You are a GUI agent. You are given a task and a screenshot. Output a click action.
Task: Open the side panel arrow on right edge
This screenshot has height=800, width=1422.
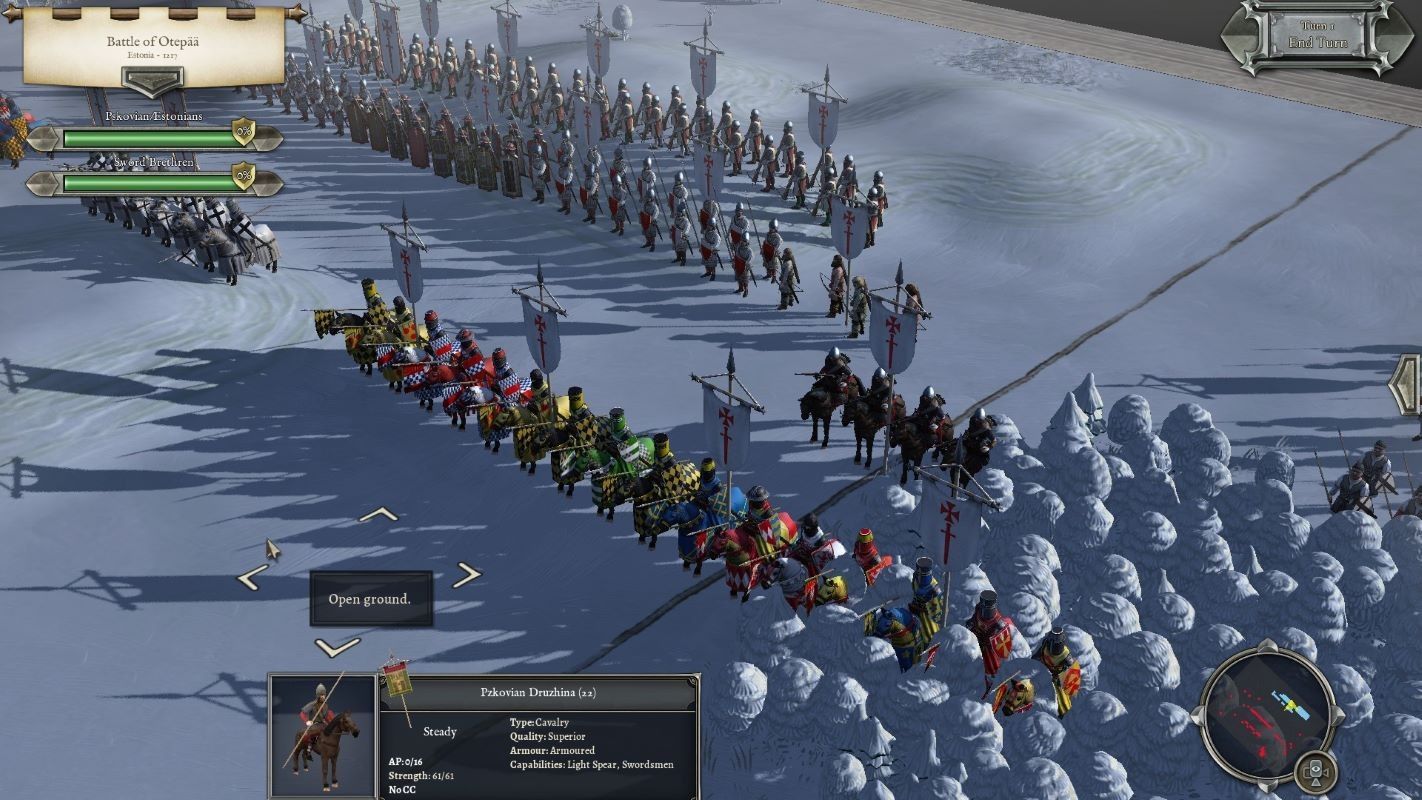(1408, 385)
